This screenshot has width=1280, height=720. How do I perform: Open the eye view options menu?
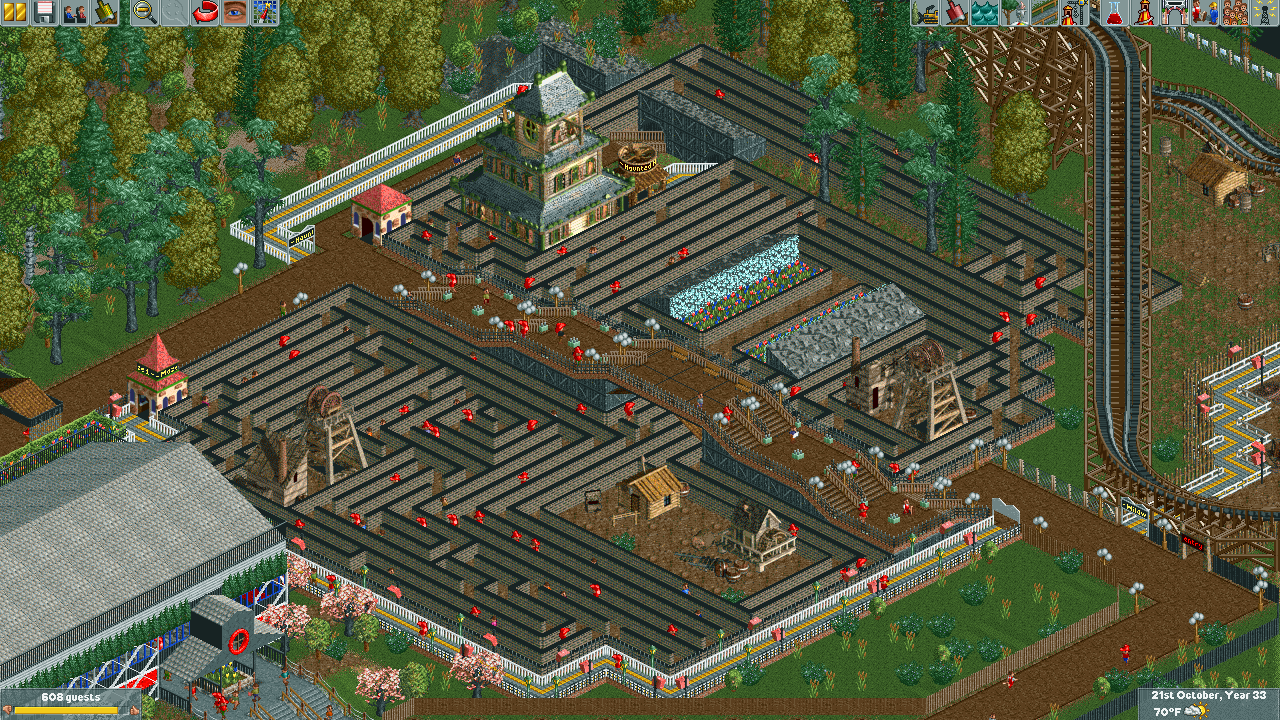pos(235,12)
